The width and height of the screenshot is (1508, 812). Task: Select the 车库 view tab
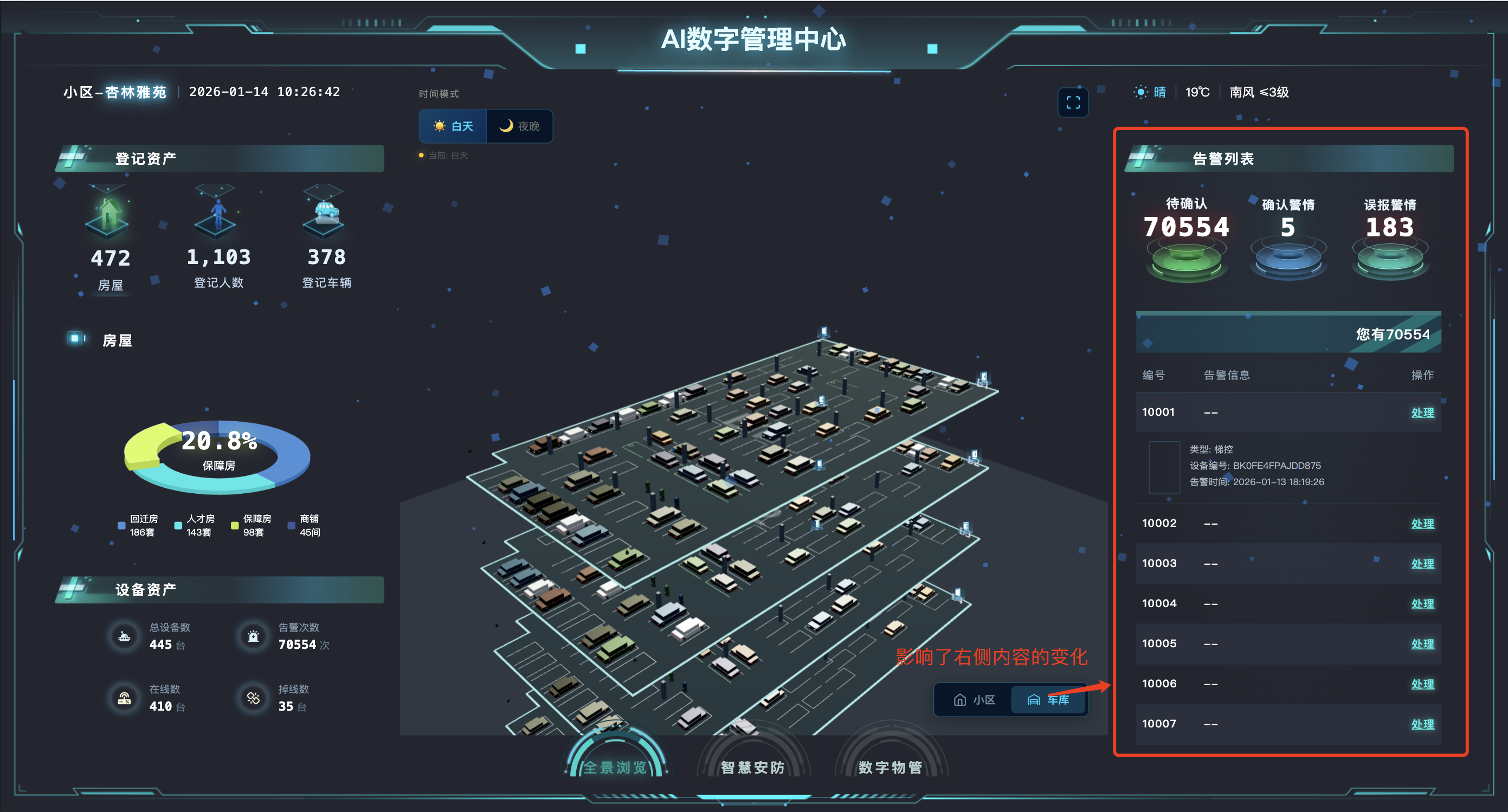tap(1048, 700)
